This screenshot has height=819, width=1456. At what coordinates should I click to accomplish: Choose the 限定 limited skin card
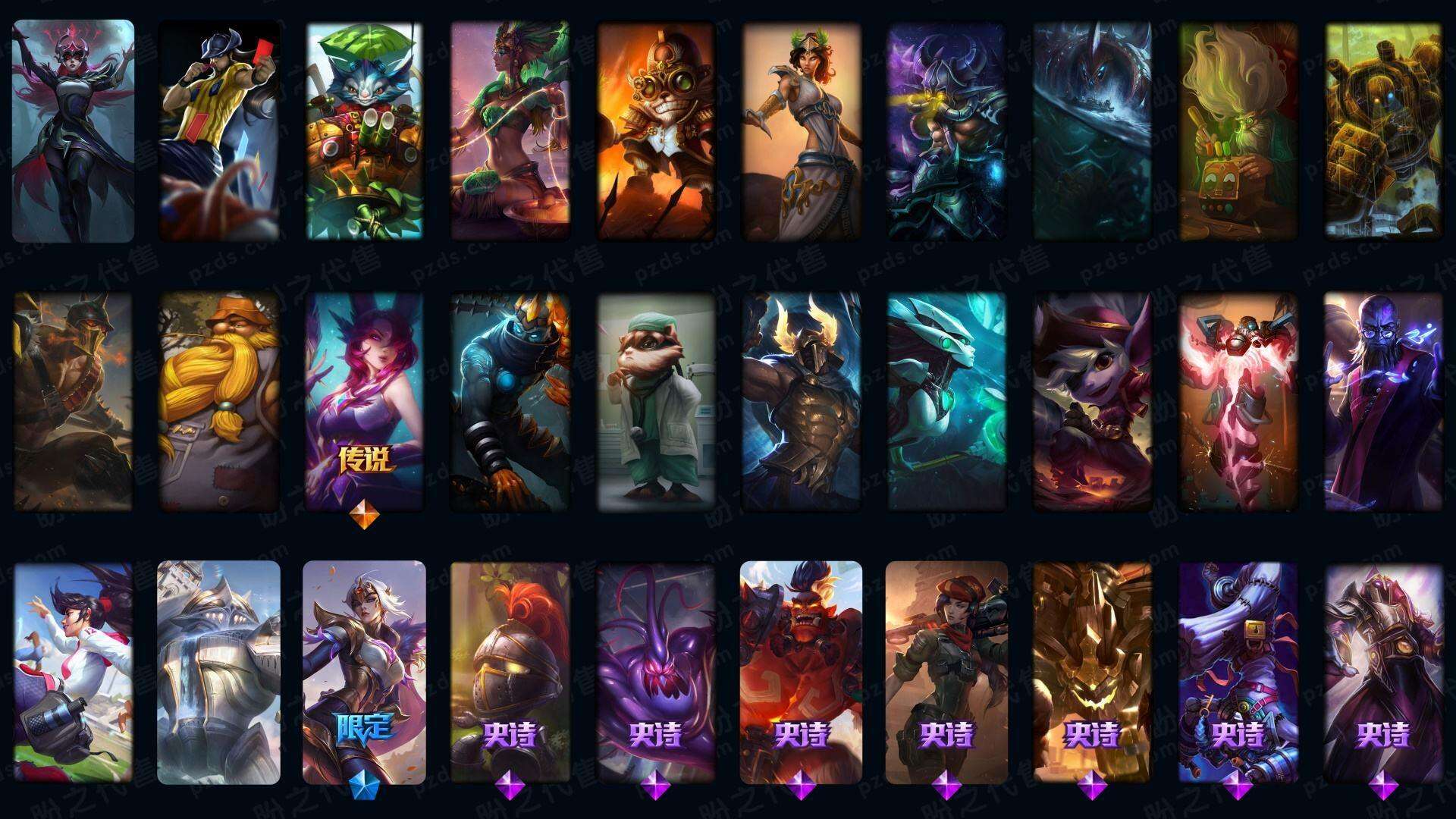[x=365, y=672]
